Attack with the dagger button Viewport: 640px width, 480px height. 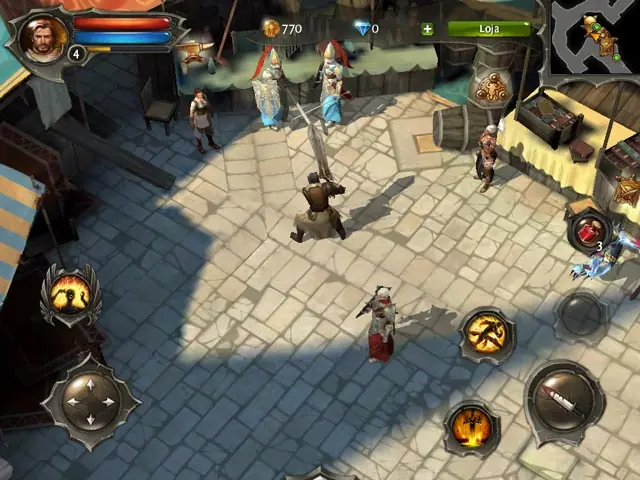[x=564, y=400]
